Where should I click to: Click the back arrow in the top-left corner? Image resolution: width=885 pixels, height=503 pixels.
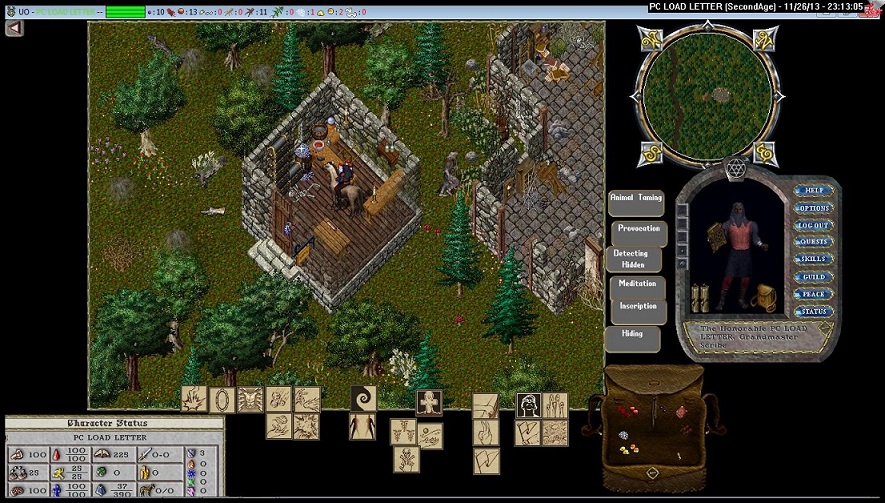[14, 27]
